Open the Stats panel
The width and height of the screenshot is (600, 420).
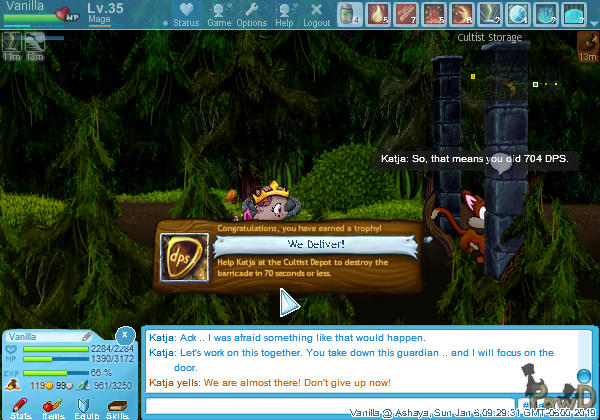[21, 406]
